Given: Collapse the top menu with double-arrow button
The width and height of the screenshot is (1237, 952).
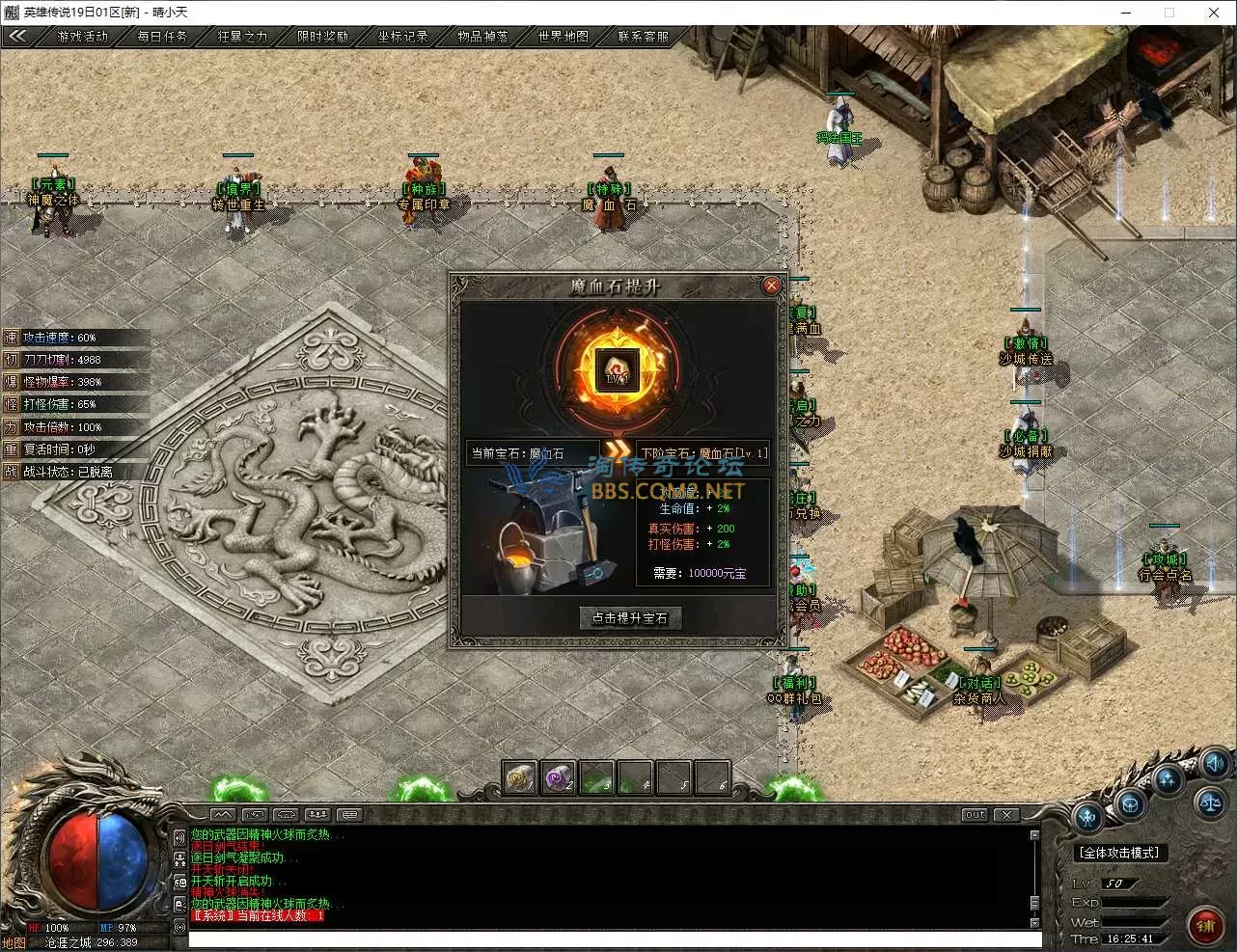Looking at the screenshot, I should (x=17, y=37).
